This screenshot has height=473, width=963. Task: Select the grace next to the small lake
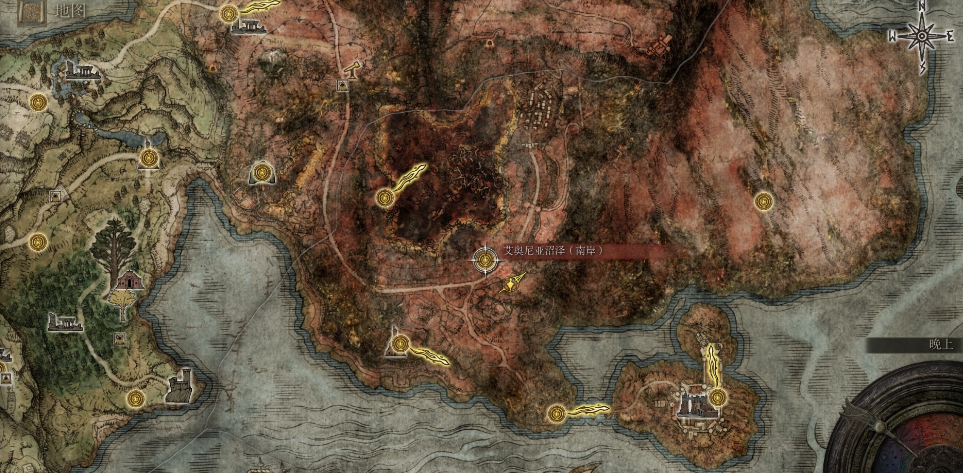point(151,156)
